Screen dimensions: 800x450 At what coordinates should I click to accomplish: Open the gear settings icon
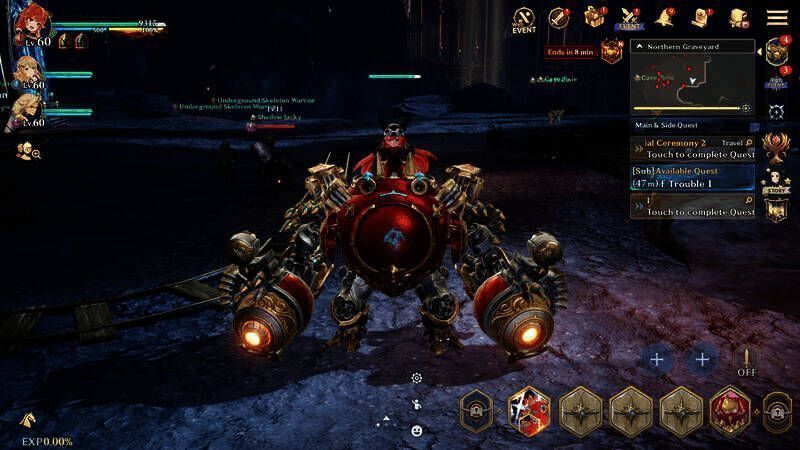pyautogui.click(x=417, y=378)
